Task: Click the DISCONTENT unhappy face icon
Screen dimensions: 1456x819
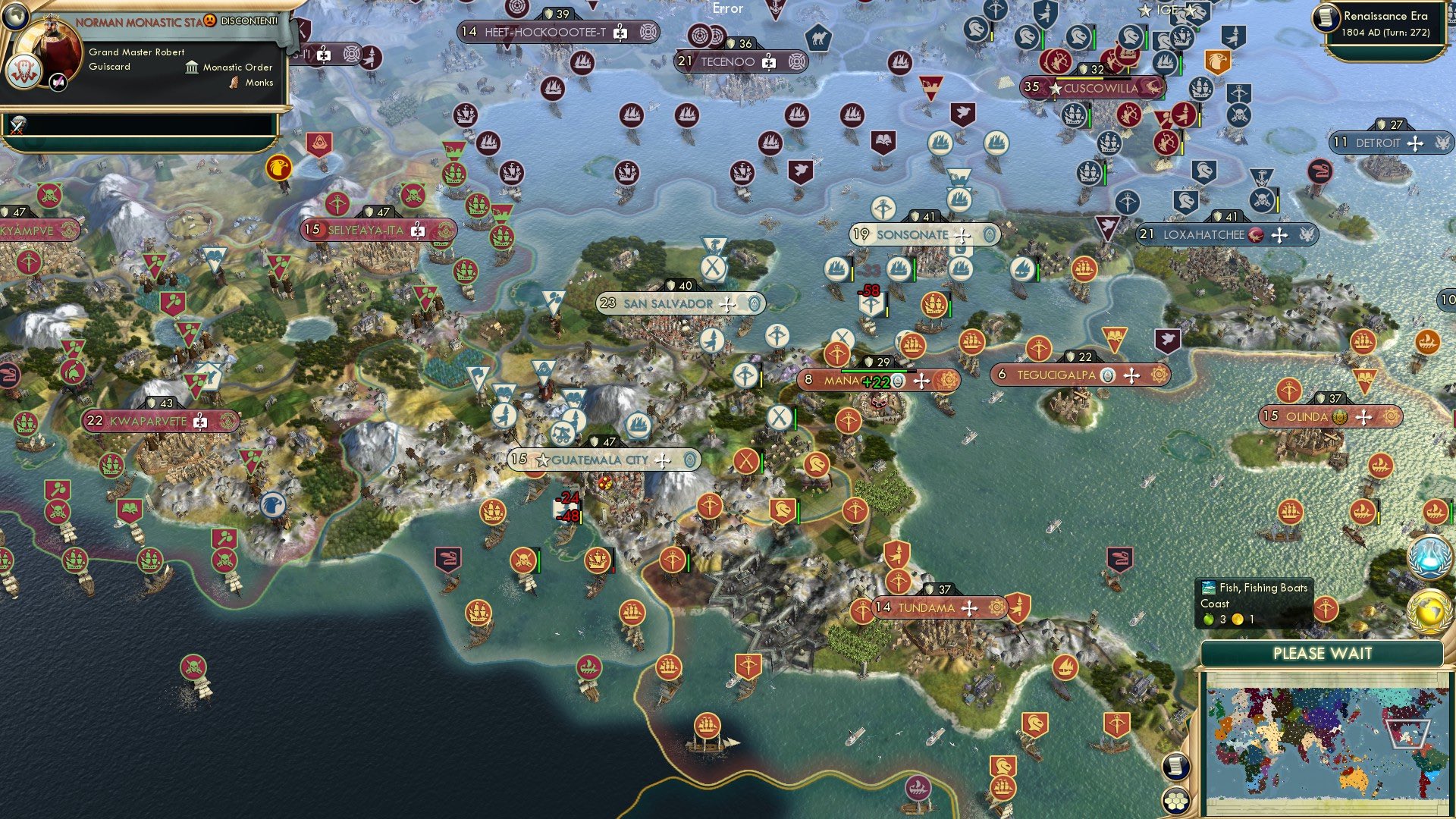Action: point(209,20)
